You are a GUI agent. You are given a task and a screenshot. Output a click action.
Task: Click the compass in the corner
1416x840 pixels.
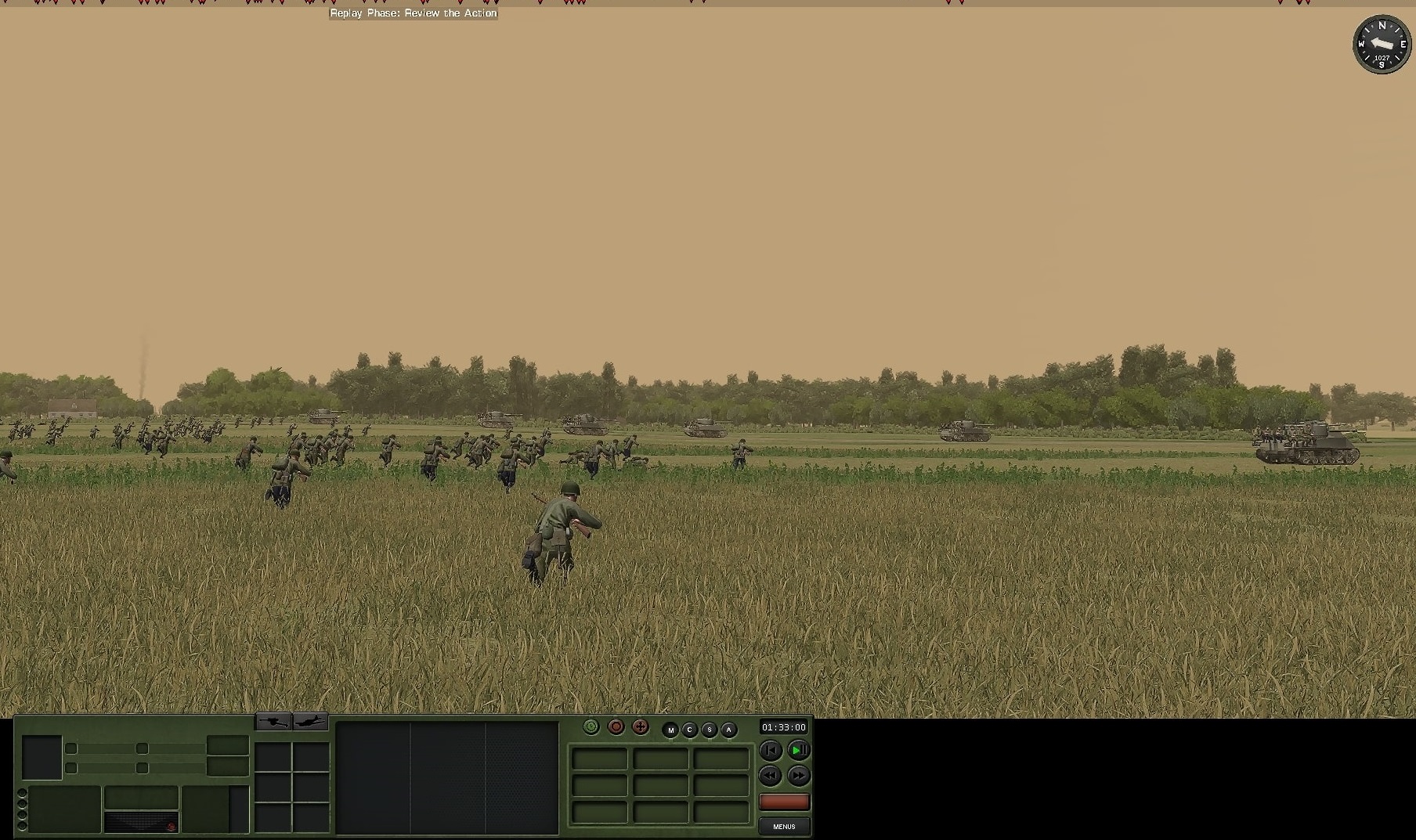(1382, 45)
